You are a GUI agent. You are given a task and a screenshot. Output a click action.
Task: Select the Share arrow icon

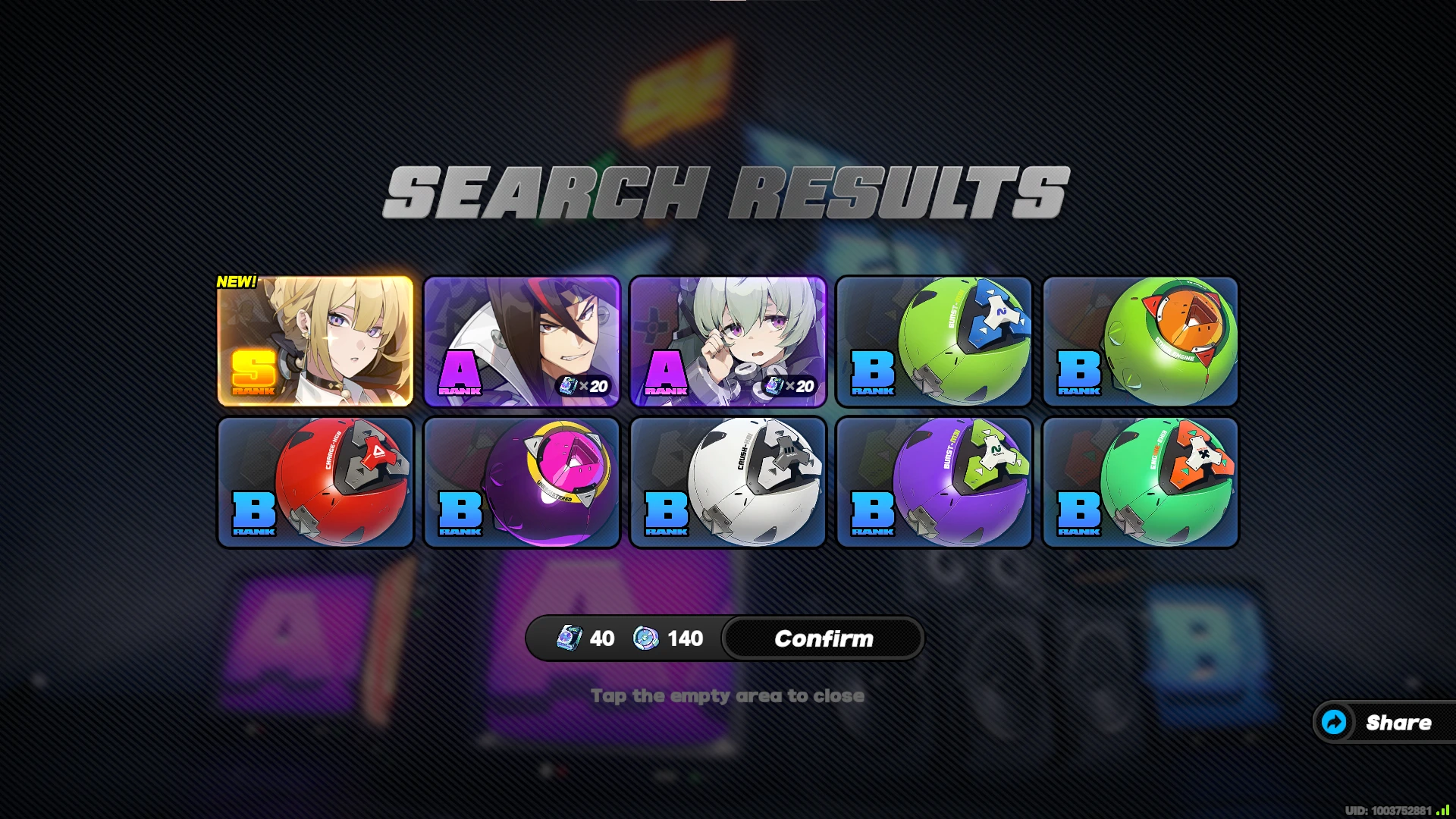click(x=1335, y=722)
